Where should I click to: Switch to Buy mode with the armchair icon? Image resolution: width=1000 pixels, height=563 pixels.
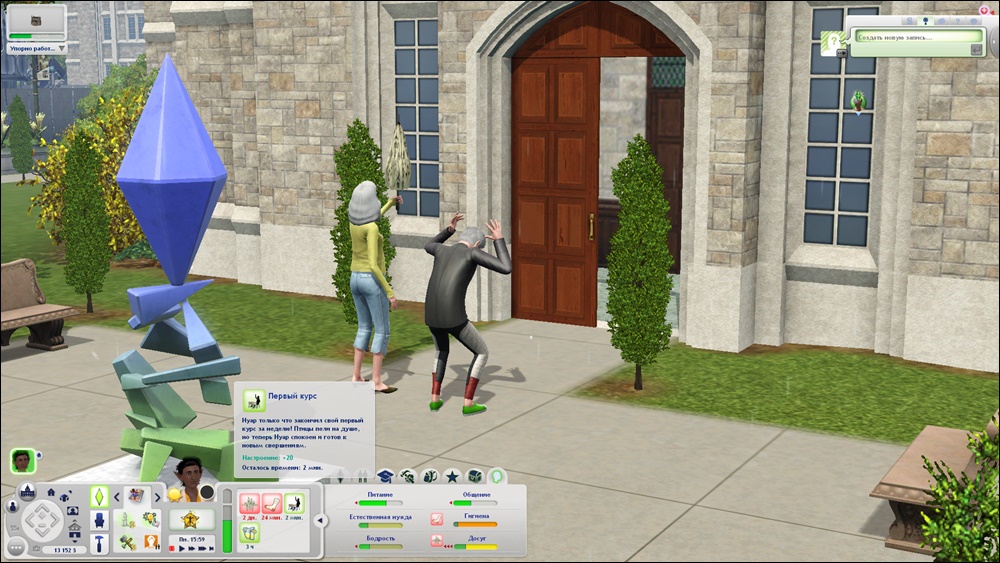point(100,520)
